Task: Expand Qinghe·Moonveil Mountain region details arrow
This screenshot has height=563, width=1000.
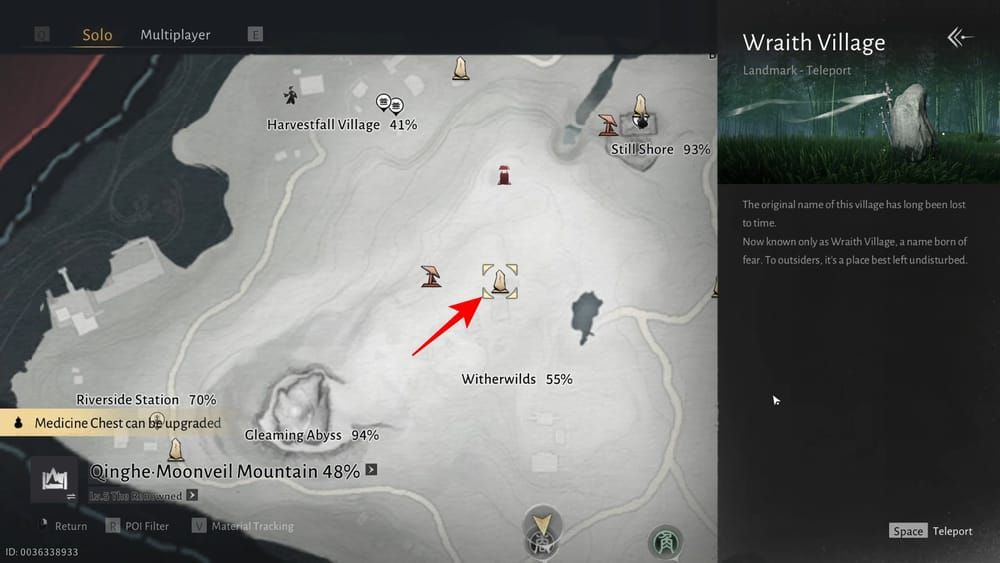Action: click(371, 470)
